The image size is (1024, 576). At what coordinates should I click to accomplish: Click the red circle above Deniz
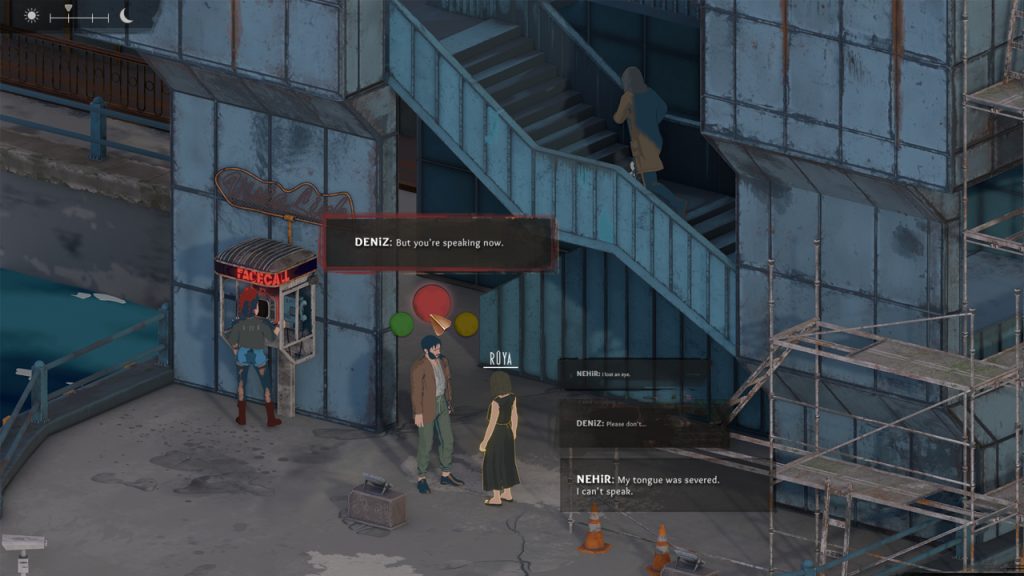(x=432, y=300)
